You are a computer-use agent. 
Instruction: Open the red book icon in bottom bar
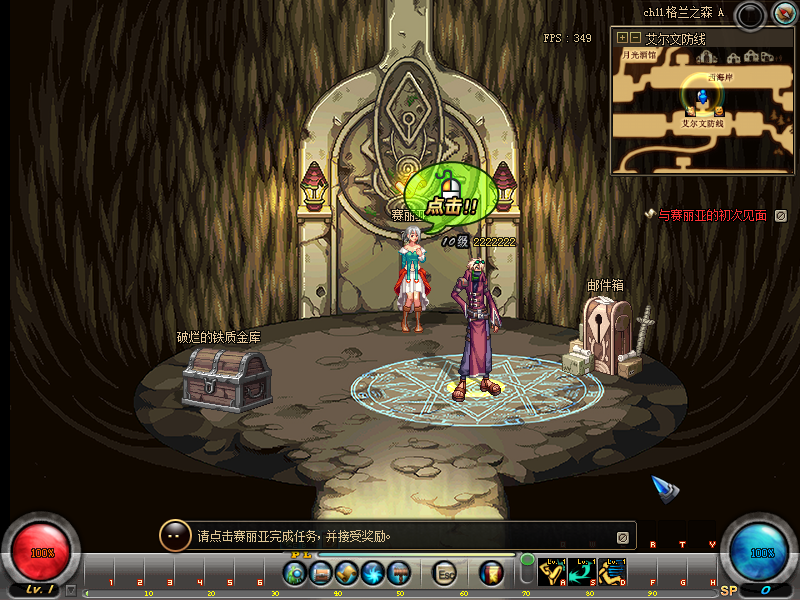point(491,574)
